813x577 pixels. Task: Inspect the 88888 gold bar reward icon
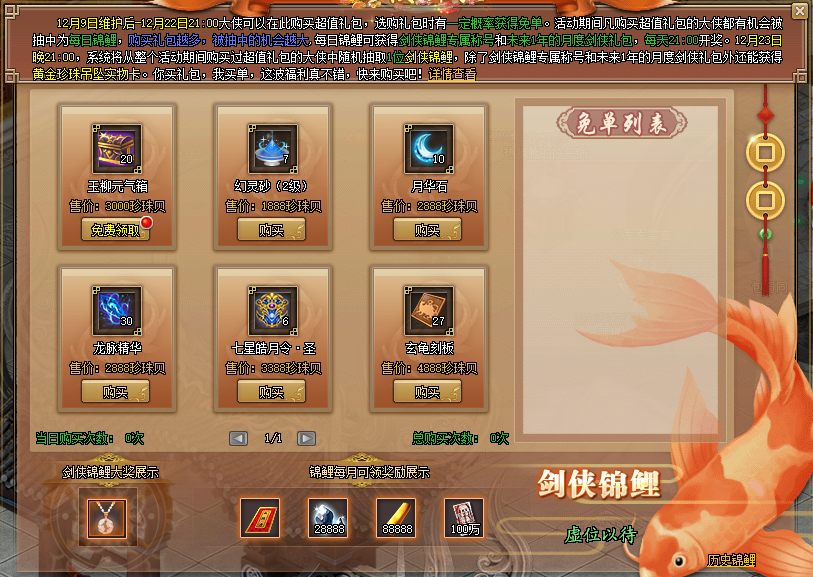pyautogui.click(x=395, y=517)
